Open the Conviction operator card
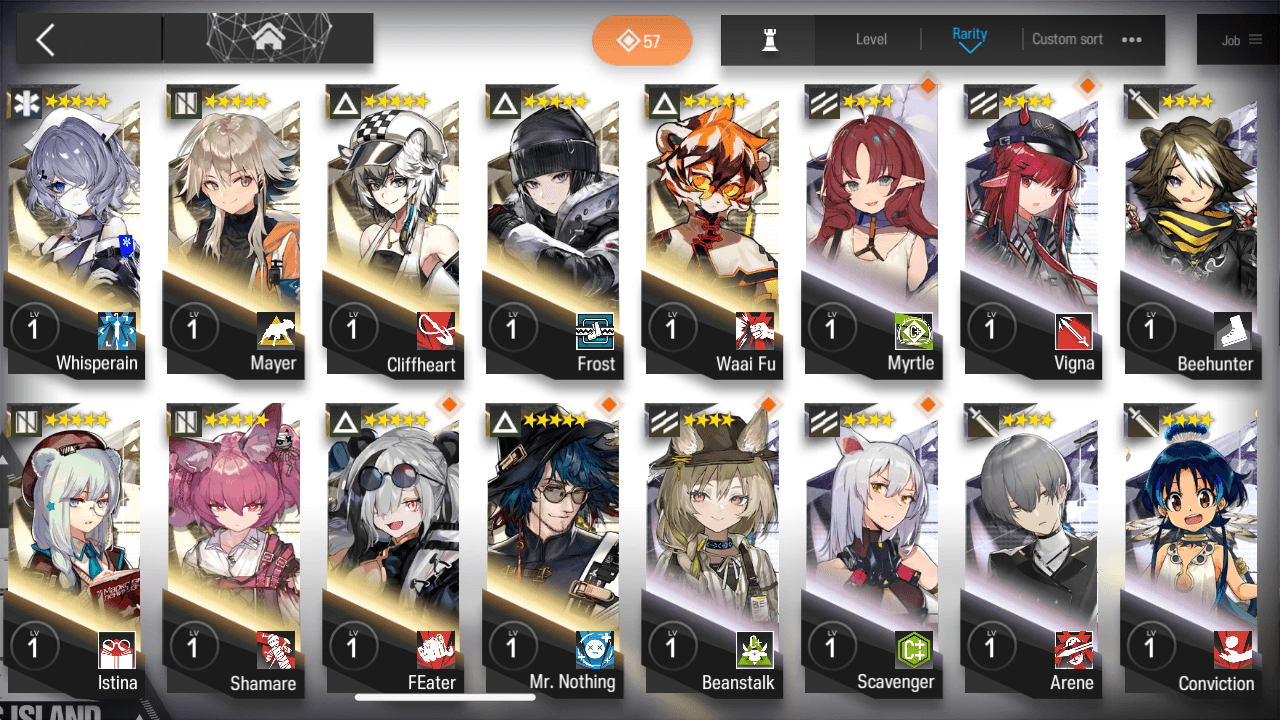Viewport: 1280px width, 720px height. [1191, 548]
